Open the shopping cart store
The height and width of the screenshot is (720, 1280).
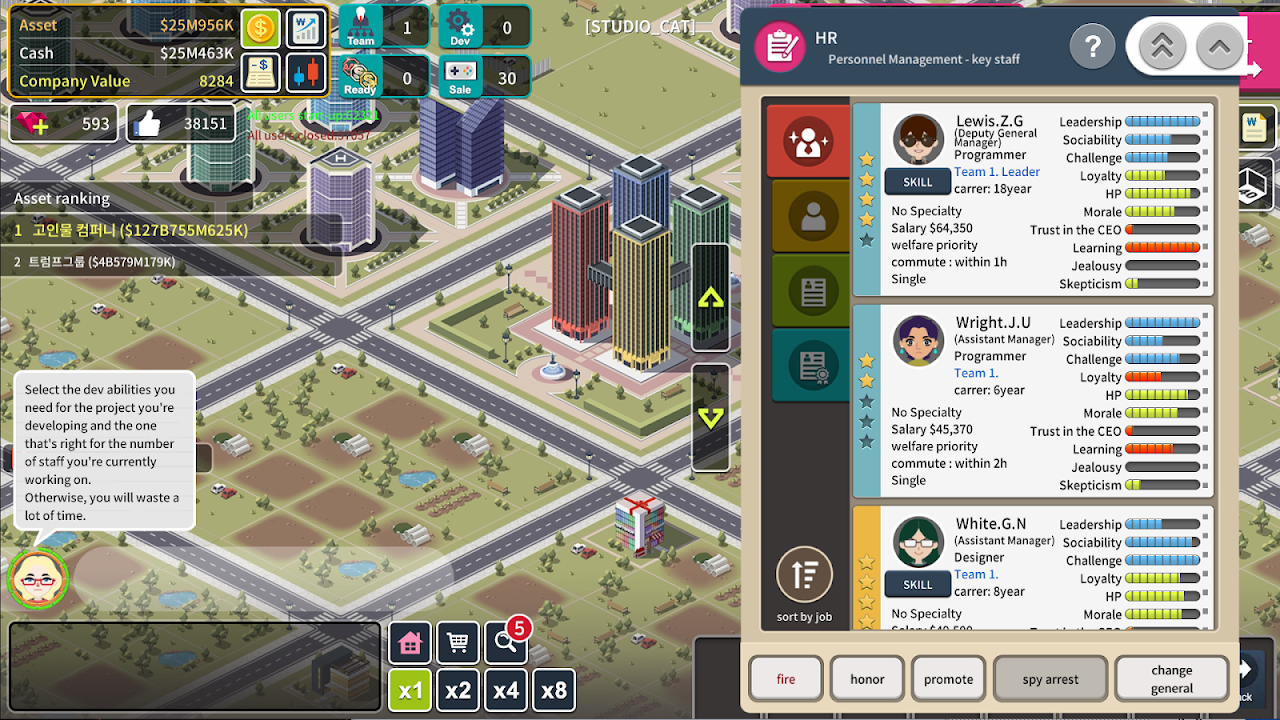pyautogui.click(x=458, y=643)
